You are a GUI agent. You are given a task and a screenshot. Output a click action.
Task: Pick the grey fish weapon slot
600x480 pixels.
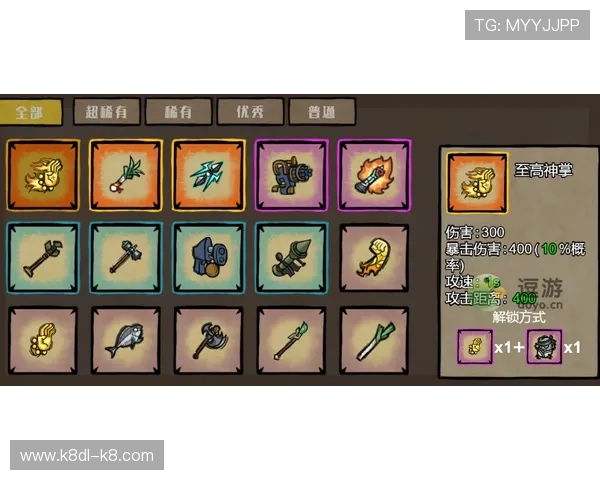(x=125, y=340)
